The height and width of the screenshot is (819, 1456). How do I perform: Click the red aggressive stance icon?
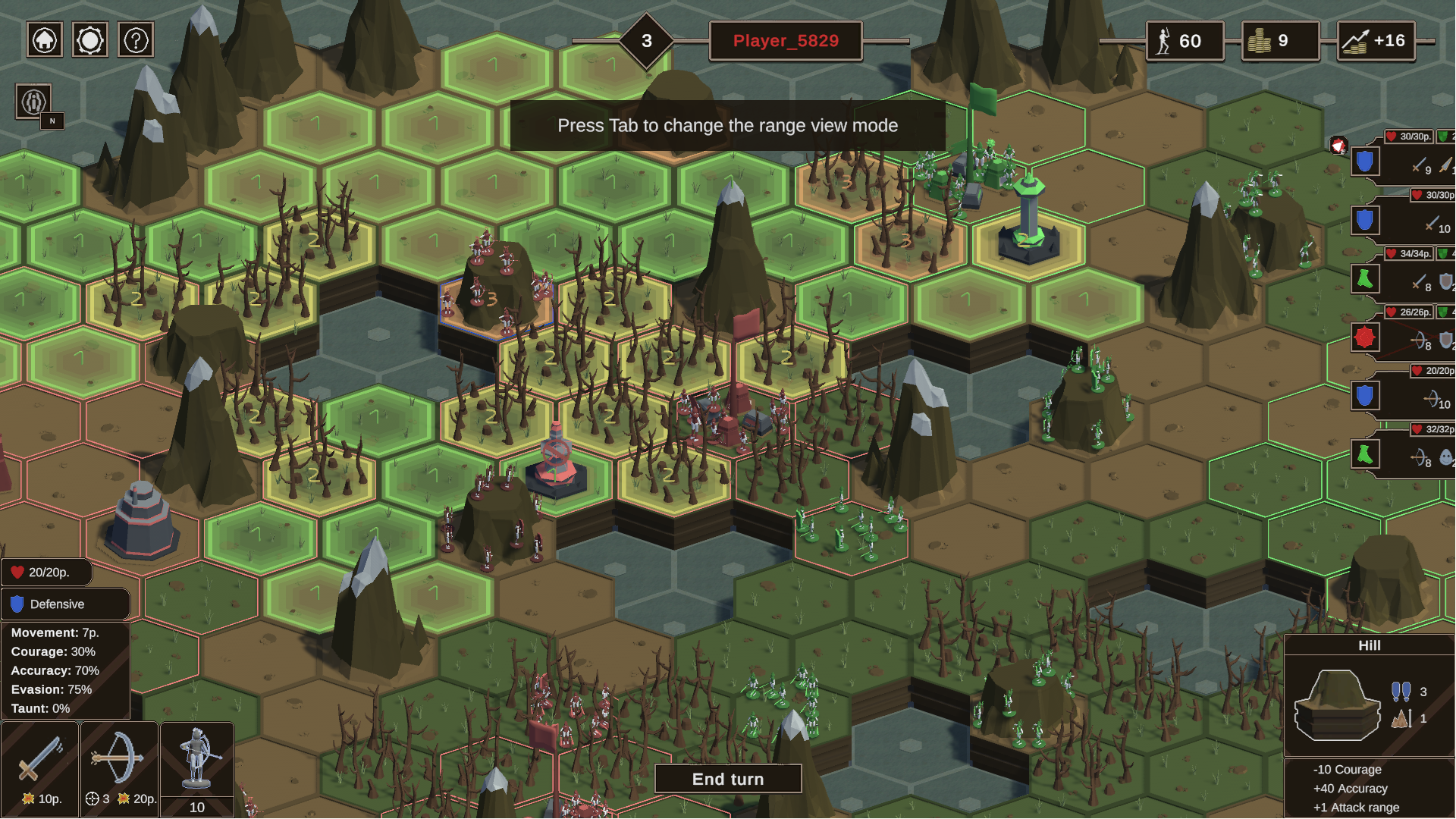click(x=1364, y=337)
